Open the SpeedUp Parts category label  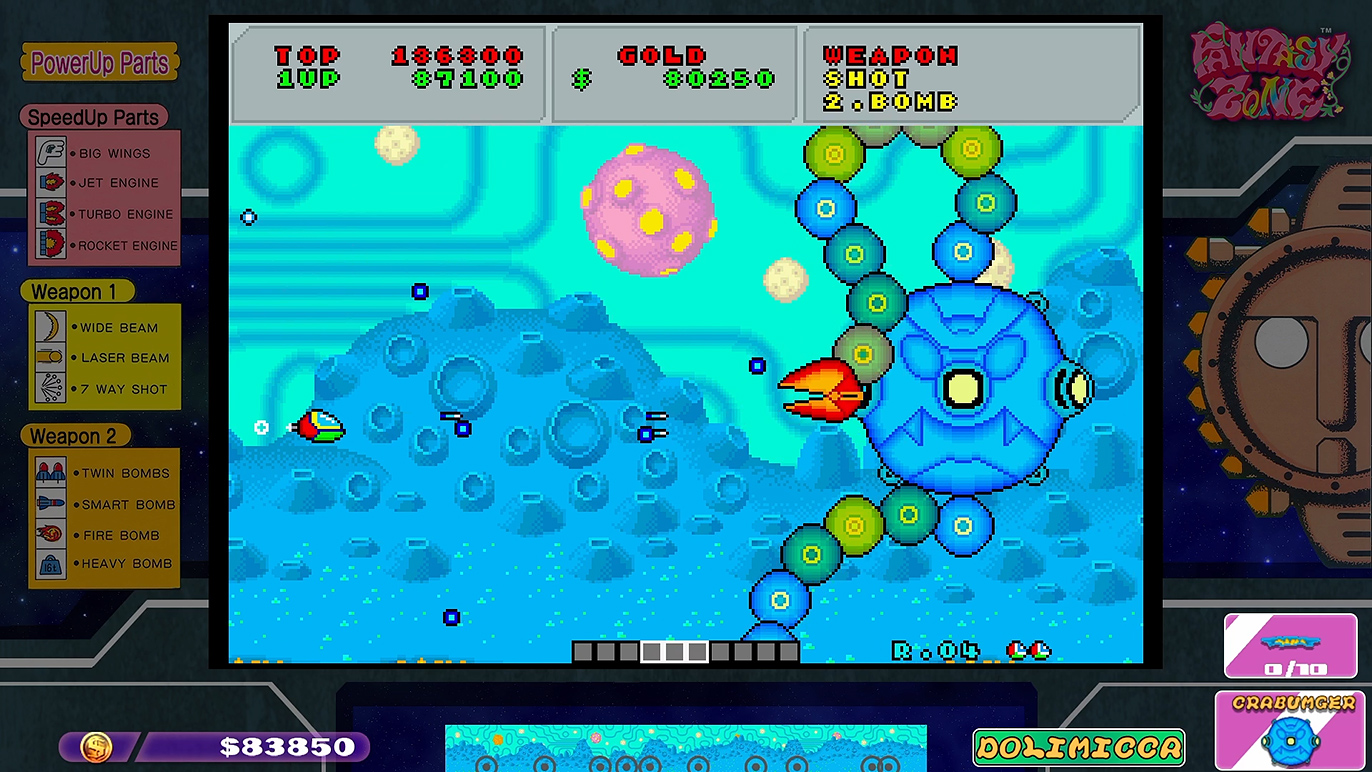pos(93,117)
